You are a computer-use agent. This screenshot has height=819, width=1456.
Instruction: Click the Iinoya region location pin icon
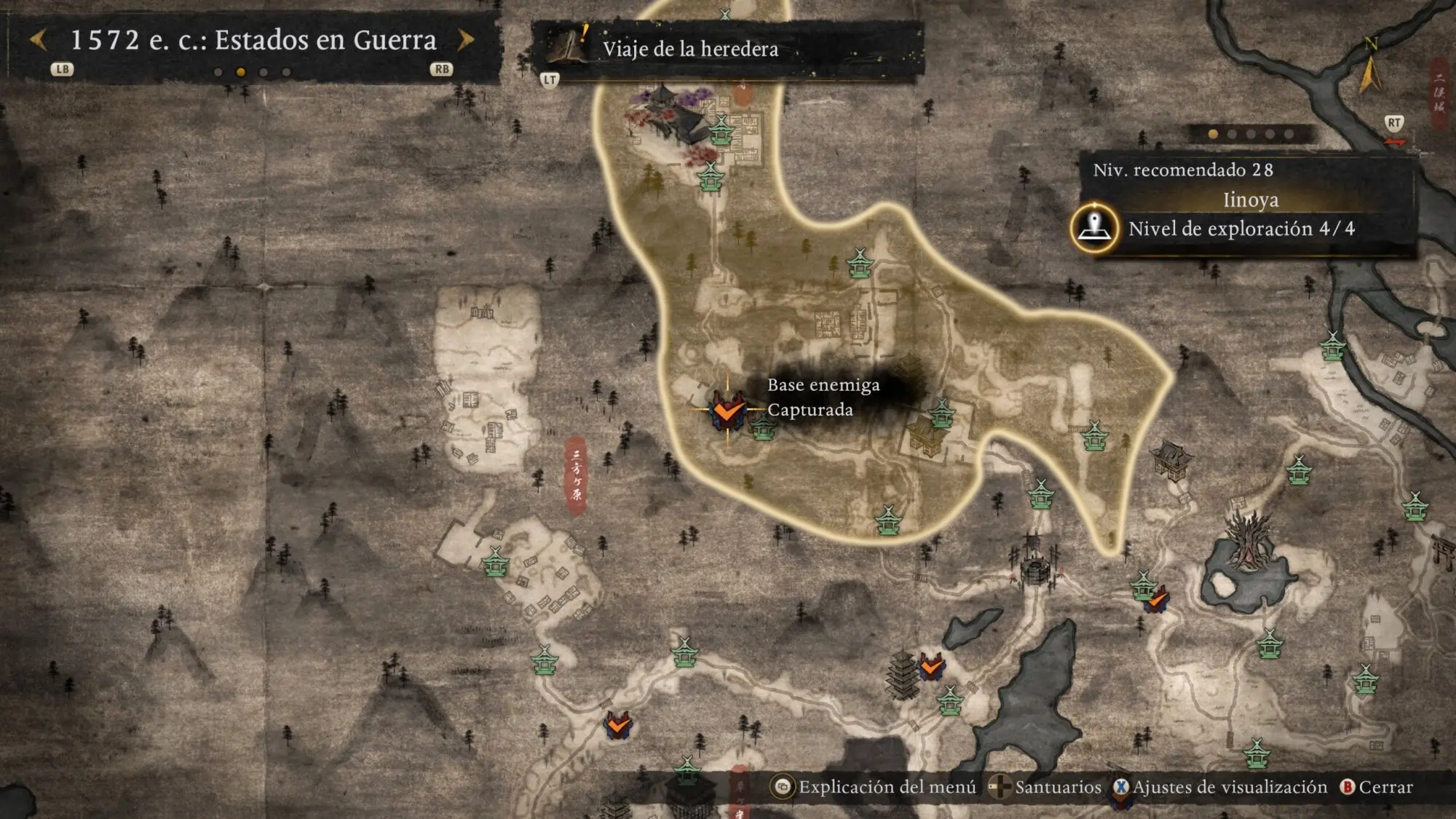(1094, 228)
